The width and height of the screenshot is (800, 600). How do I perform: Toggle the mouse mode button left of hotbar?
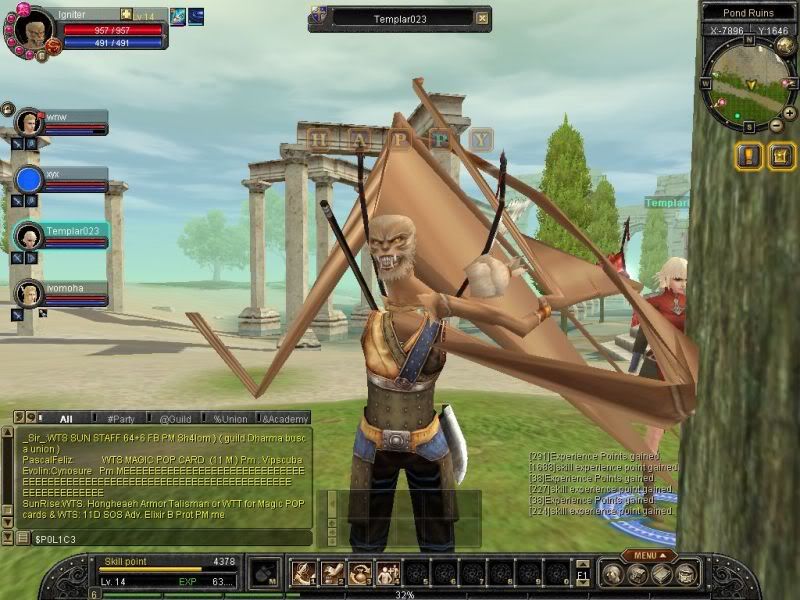click(262, 574)
